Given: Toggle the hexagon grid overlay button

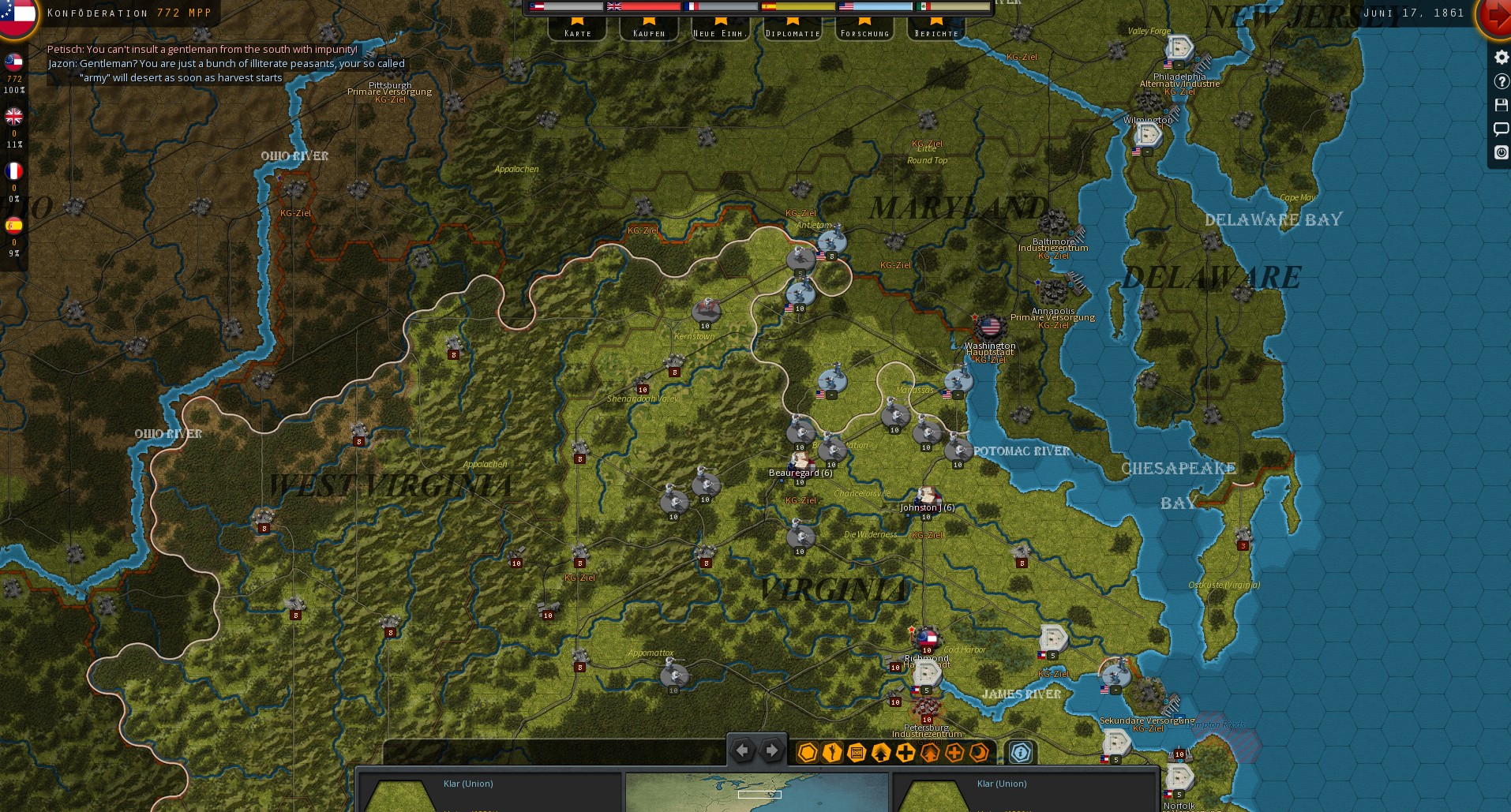Looking at the screenshot, I should (807, 753).
